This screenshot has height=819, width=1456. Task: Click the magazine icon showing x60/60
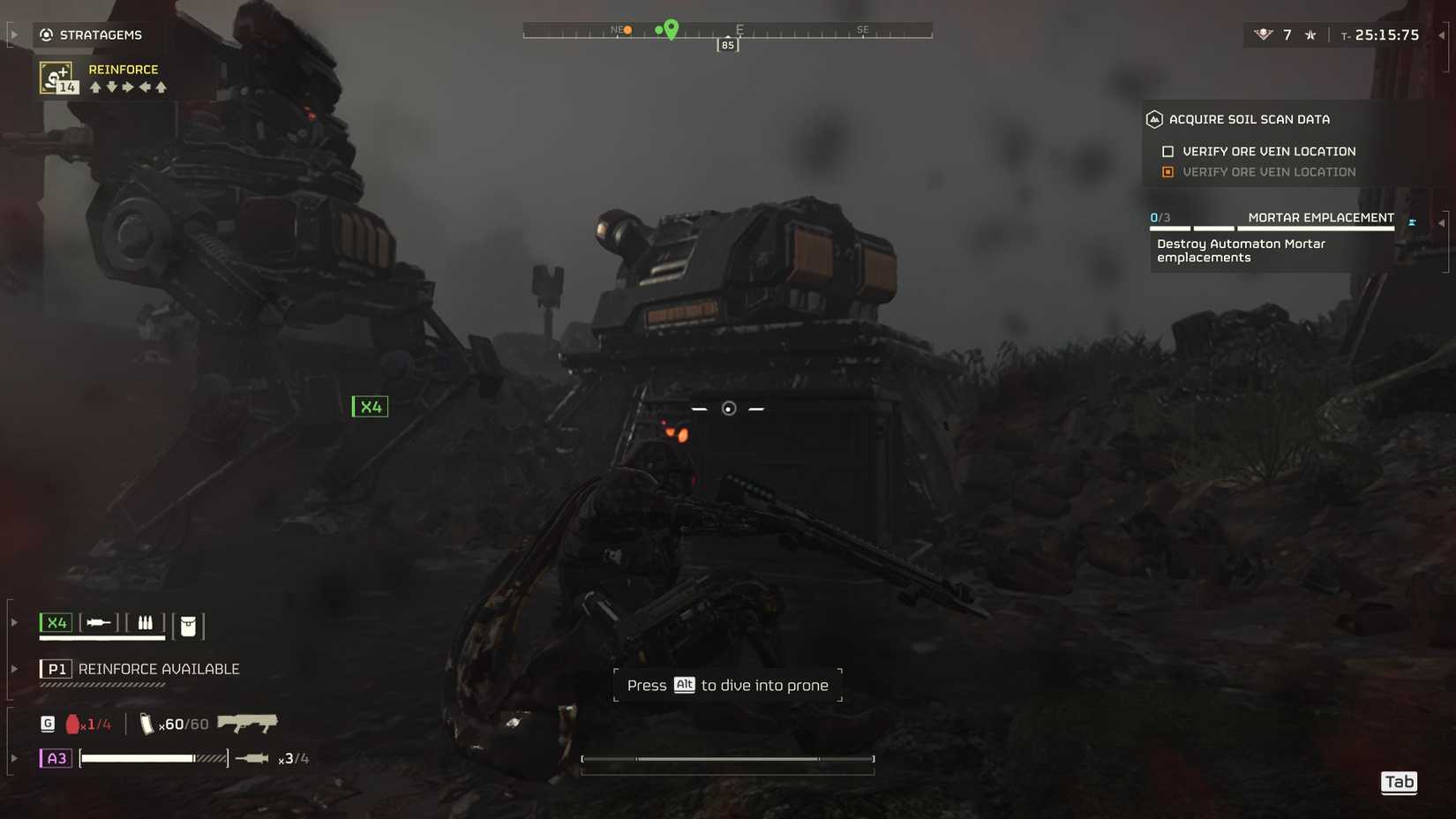coord(147,723)
